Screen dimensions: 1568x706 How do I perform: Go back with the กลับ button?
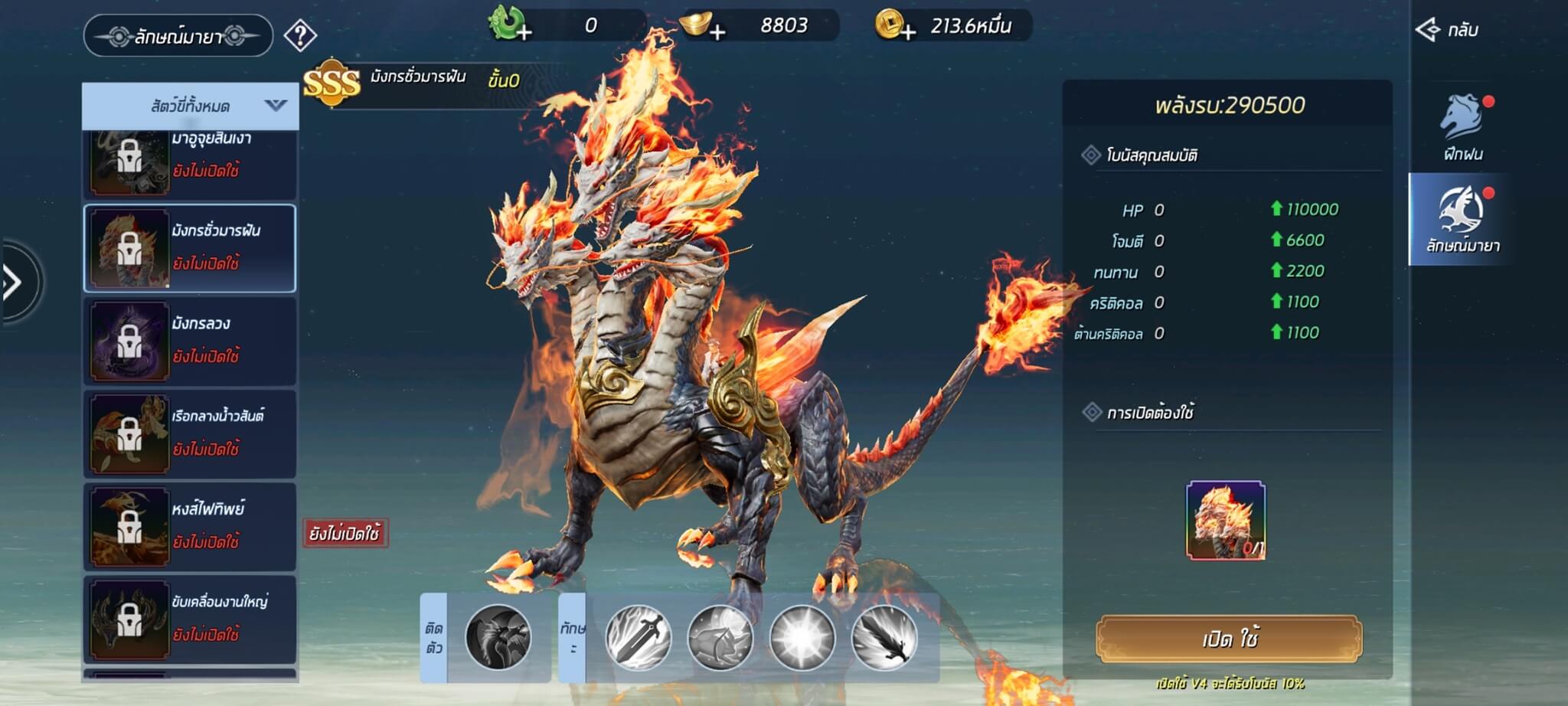(x=1447, y=31)
